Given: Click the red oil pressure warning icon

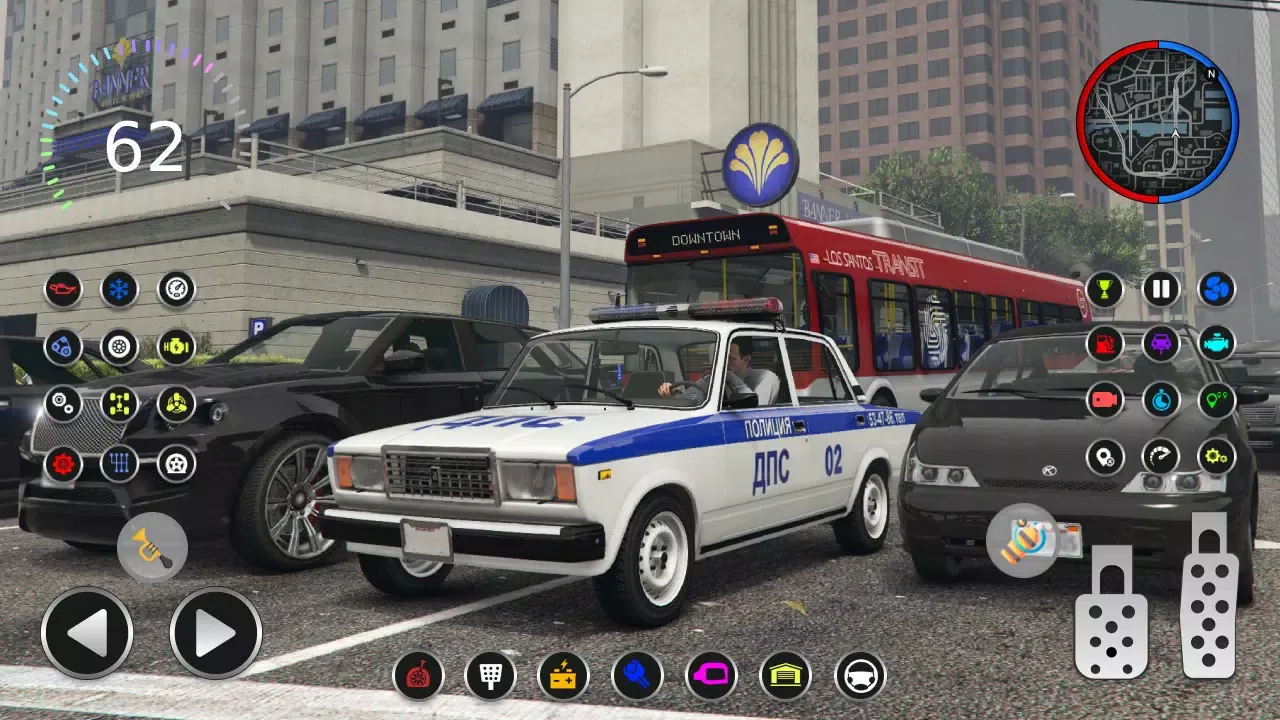Looking at the screenshot, I should pos(62,290).
